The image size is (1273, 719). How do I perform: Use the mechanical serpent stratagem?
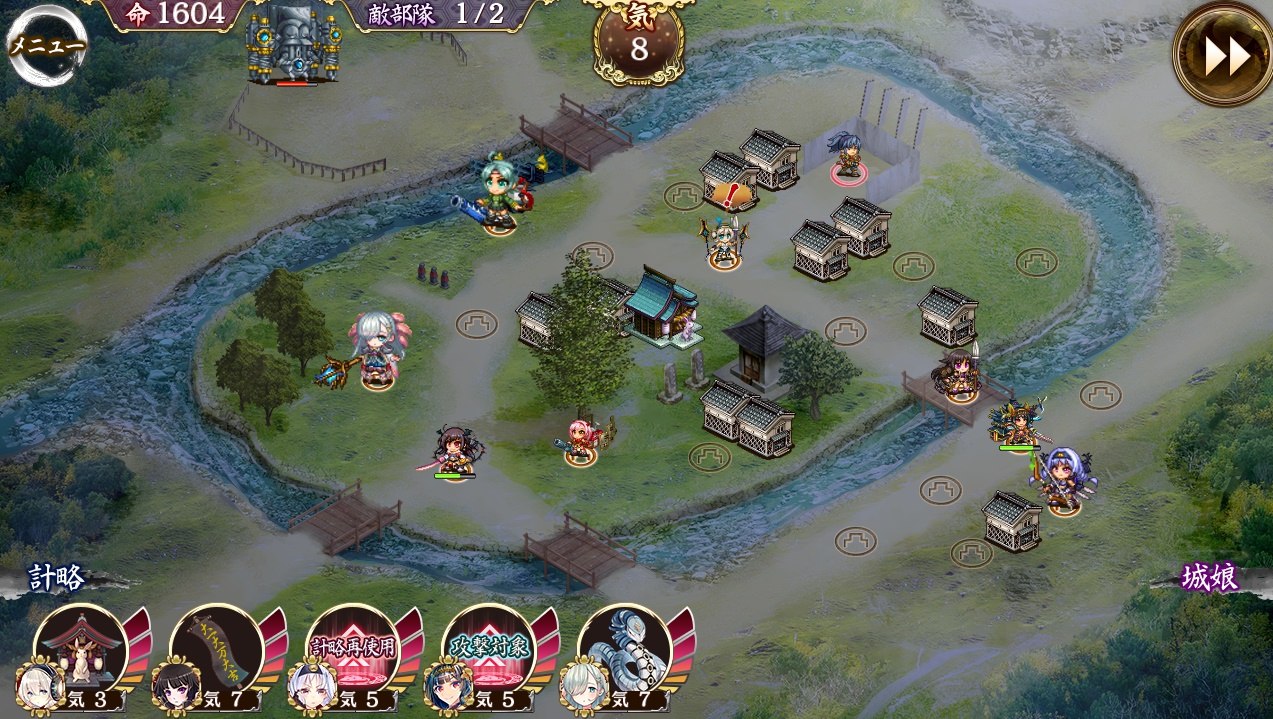[624, 650]
